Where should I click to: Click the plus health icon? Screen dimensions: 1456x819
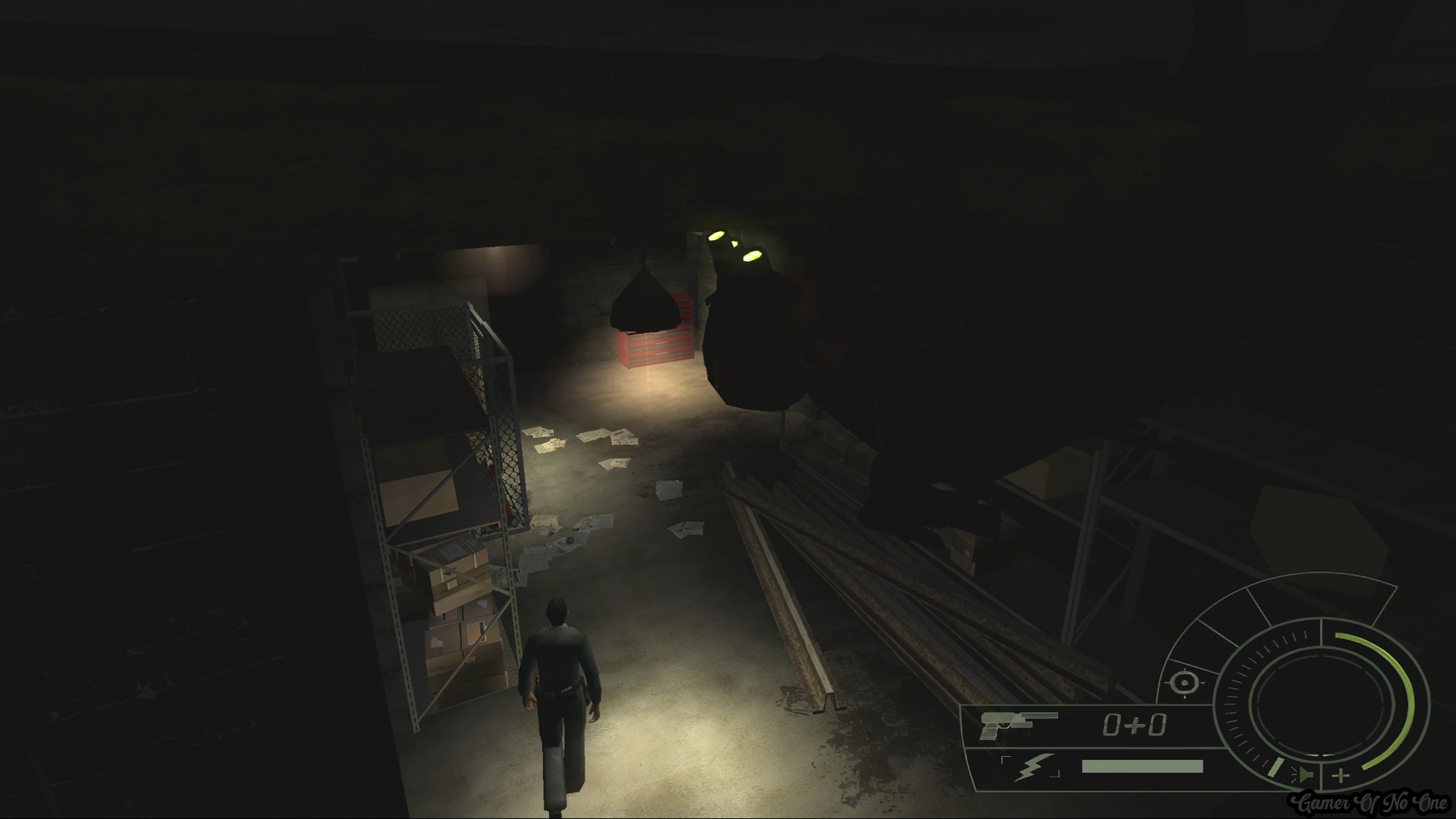tap(1341, 776)
